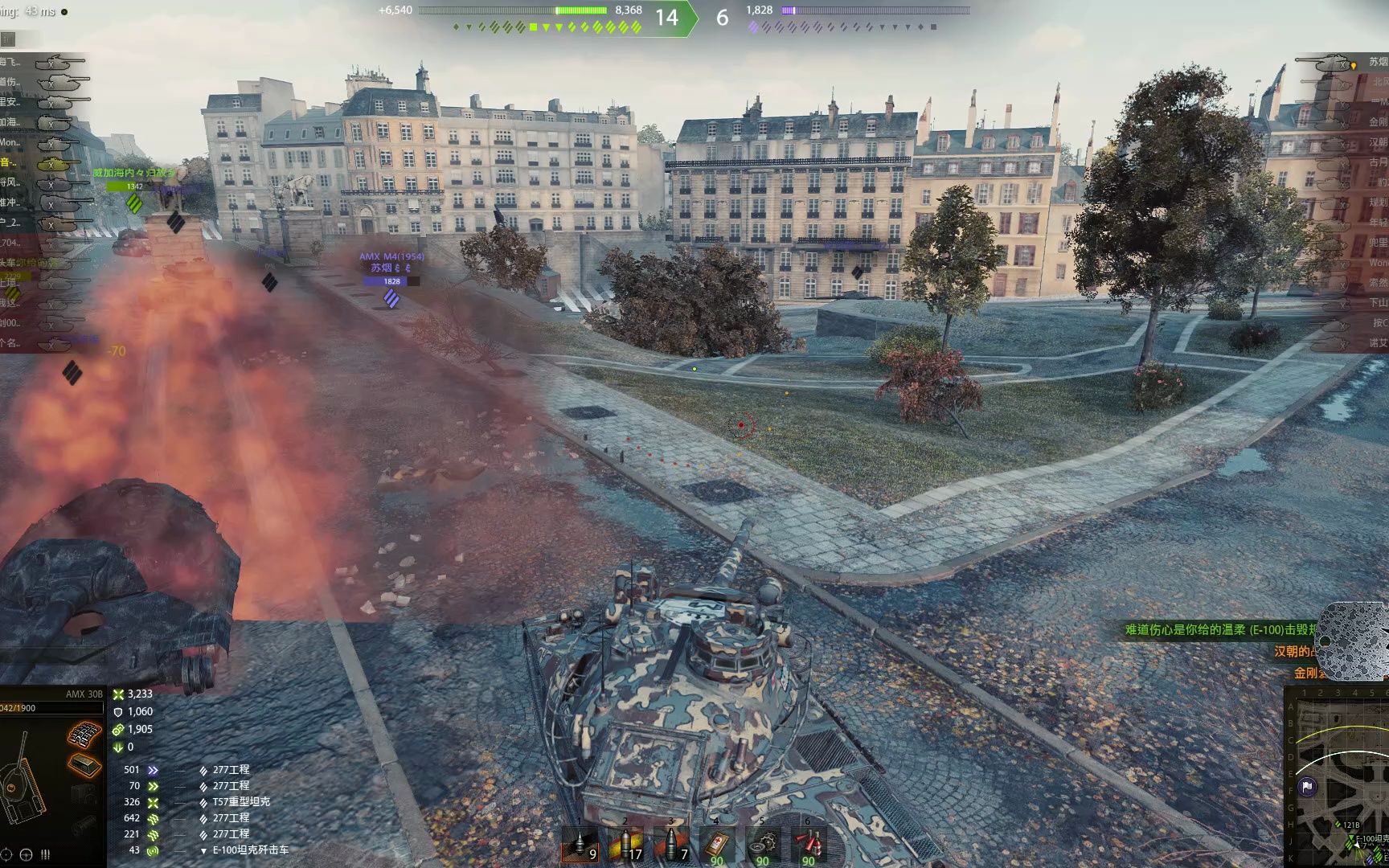Click the damaged ammo rack module icon
Screen dimensions: 1389x868
tap(84, 764)
